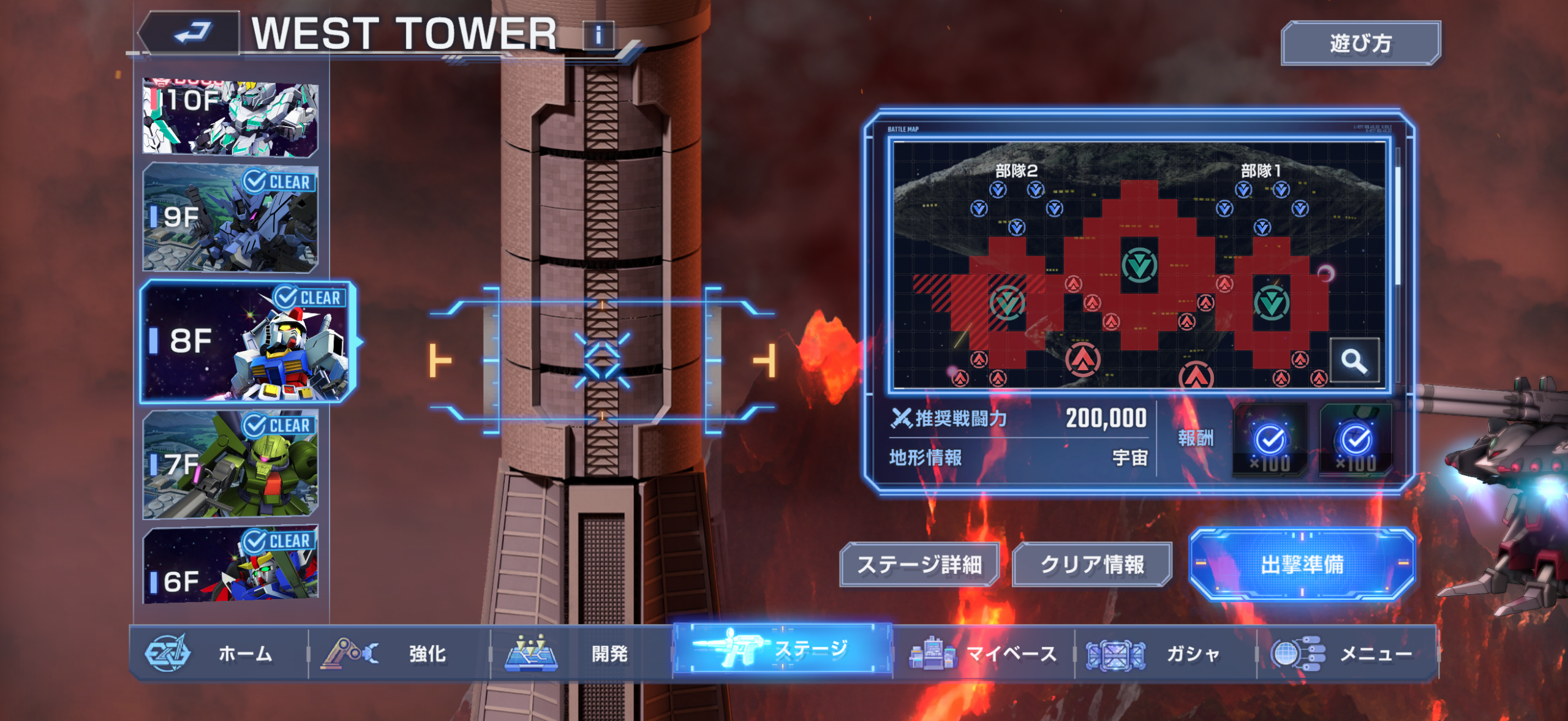Screen dimensions: 1568x721
Task: Open ステージ詳細 stage details
Action: [919, 564]
